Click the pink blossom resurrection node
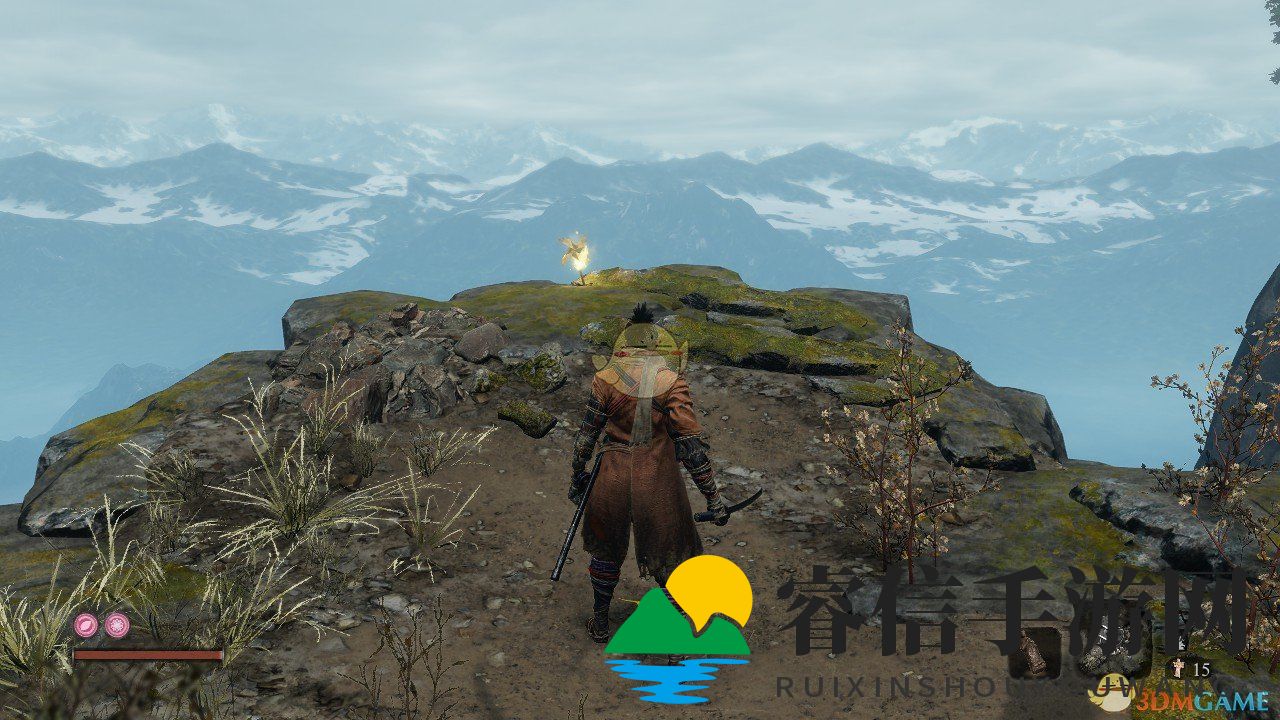This screenshot has height=720, width=1280. point(117,626)
